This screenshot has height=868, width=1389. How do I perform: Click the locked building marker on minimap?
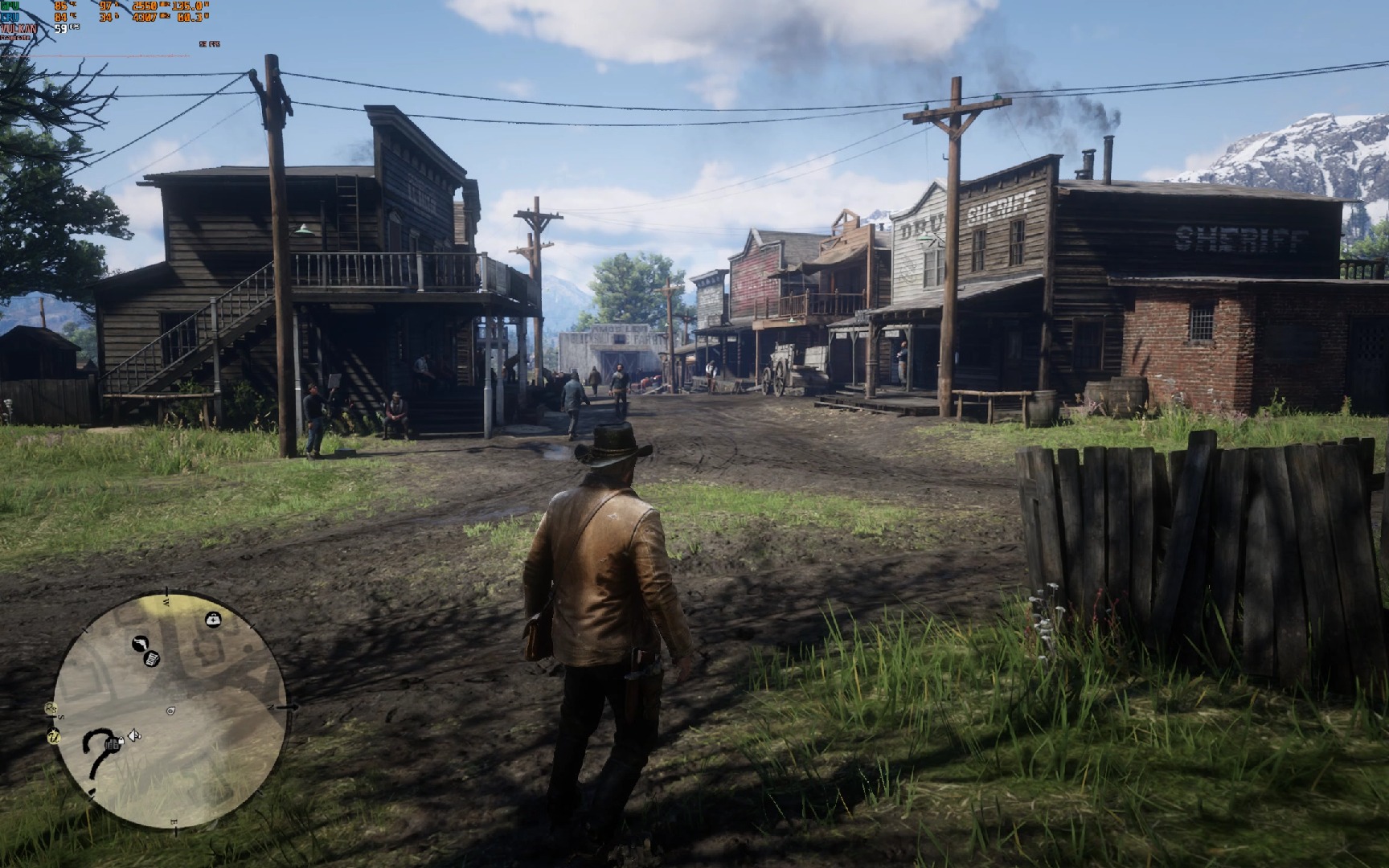[x=113, y=744]
